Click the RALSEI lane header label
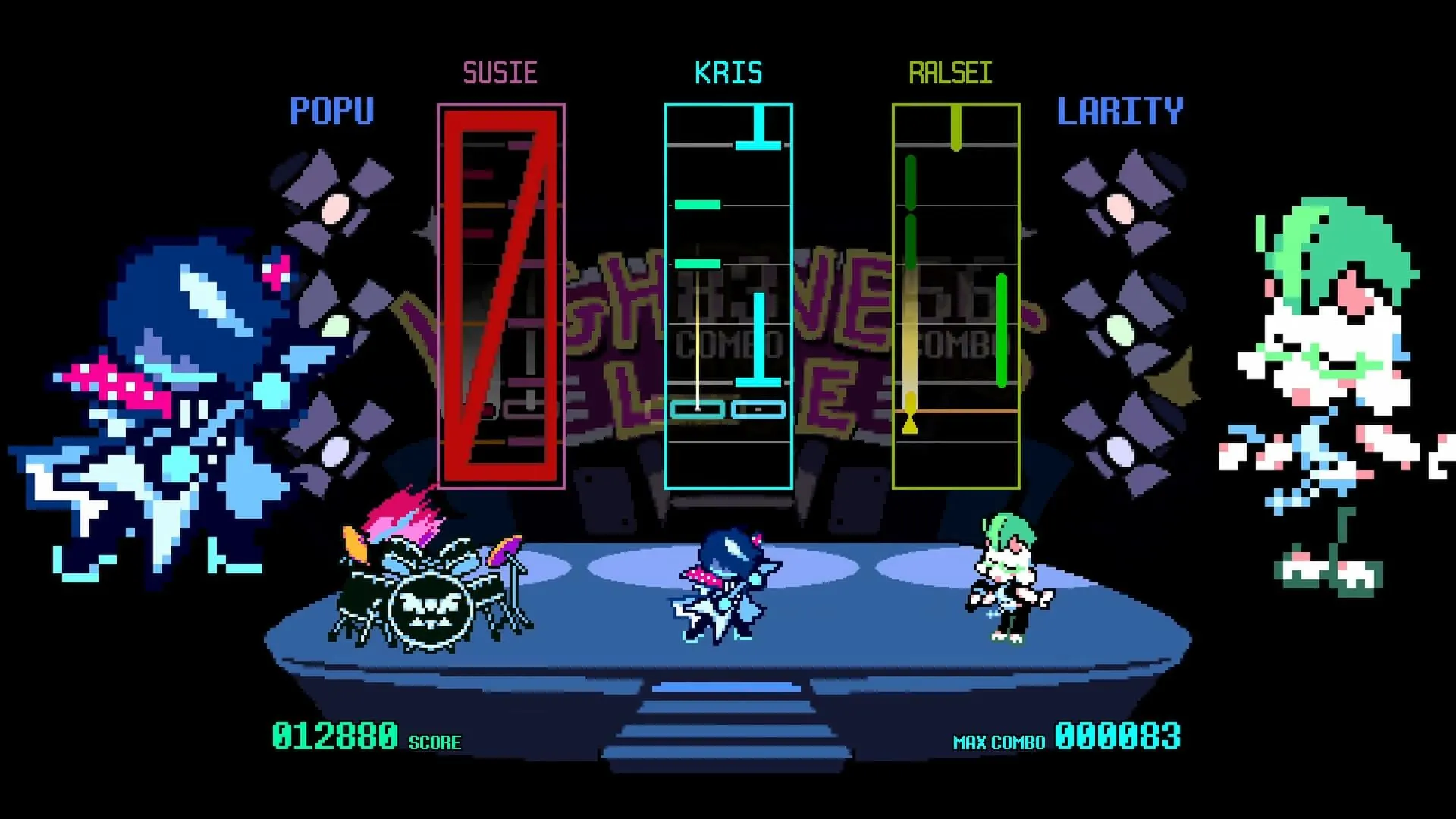The width and height of the screenshot is (1456, 819). click(x=954, y=72)
